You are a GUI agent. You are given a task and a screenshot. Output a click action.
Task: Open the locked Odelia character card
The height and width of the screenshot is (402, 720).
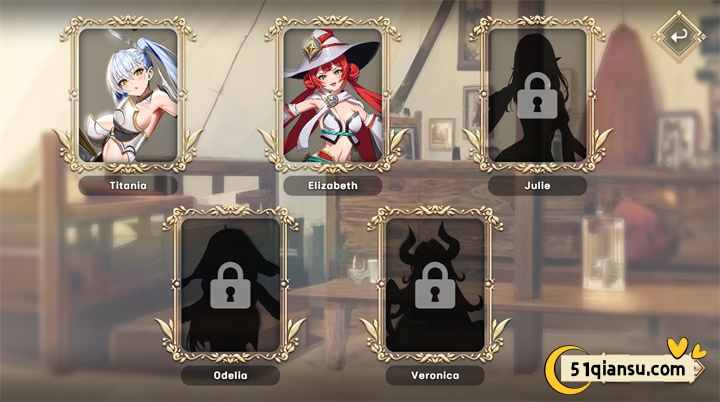click(230, 283)
